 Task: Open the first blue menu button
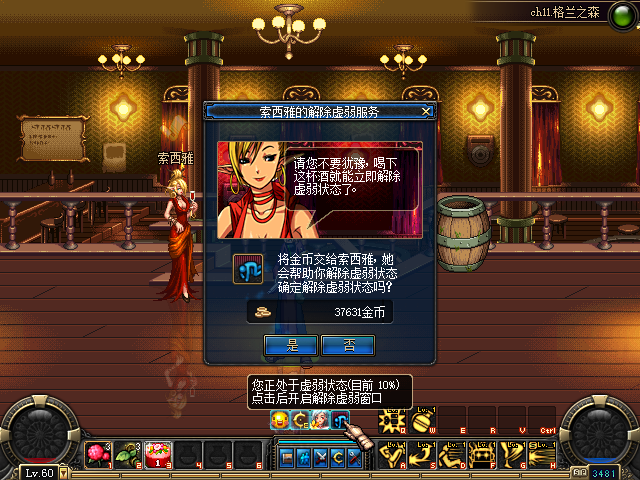[x=287, y=458]
